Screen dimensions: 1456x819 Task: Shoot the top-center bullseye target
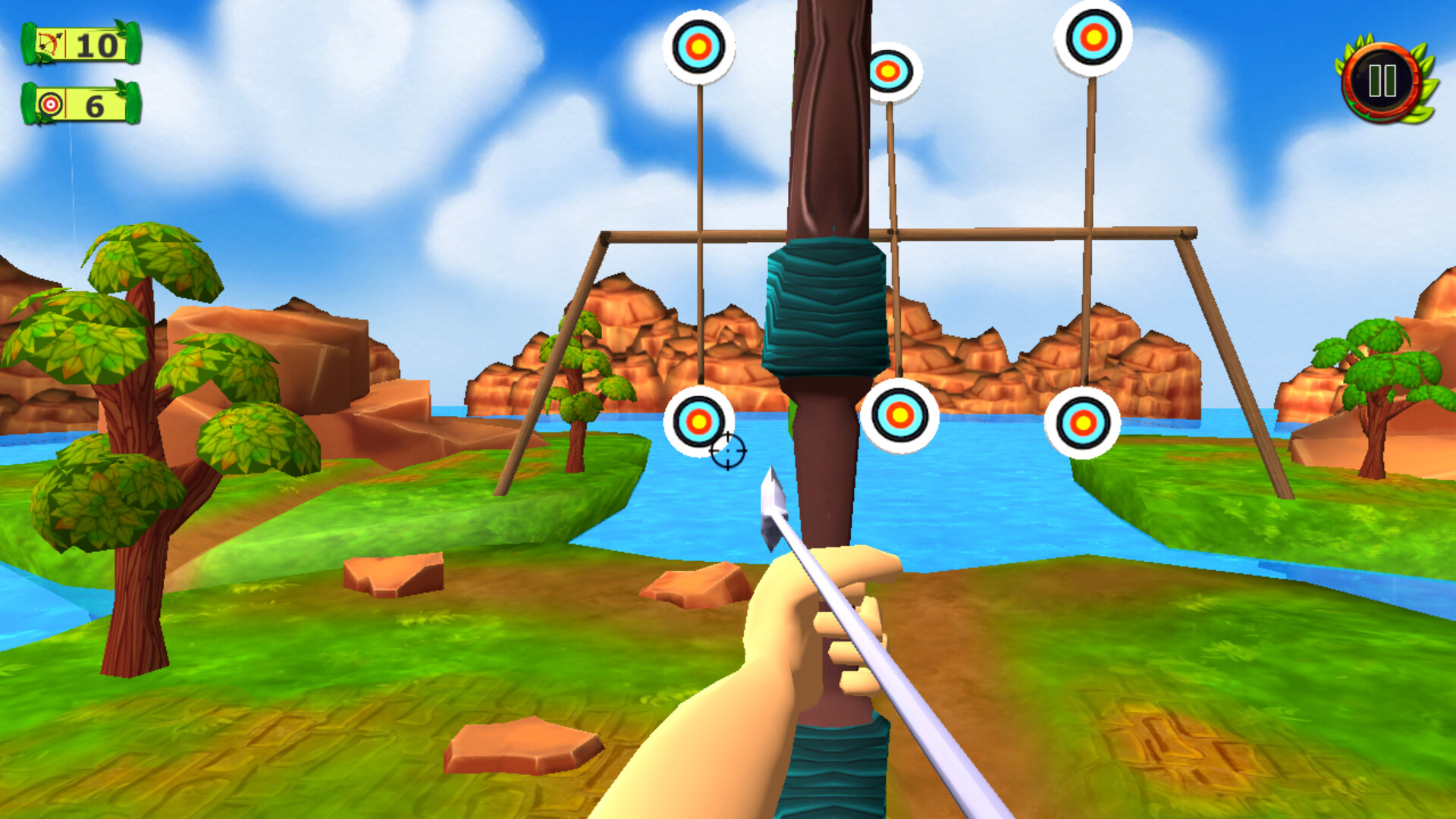tap(889, 71)
